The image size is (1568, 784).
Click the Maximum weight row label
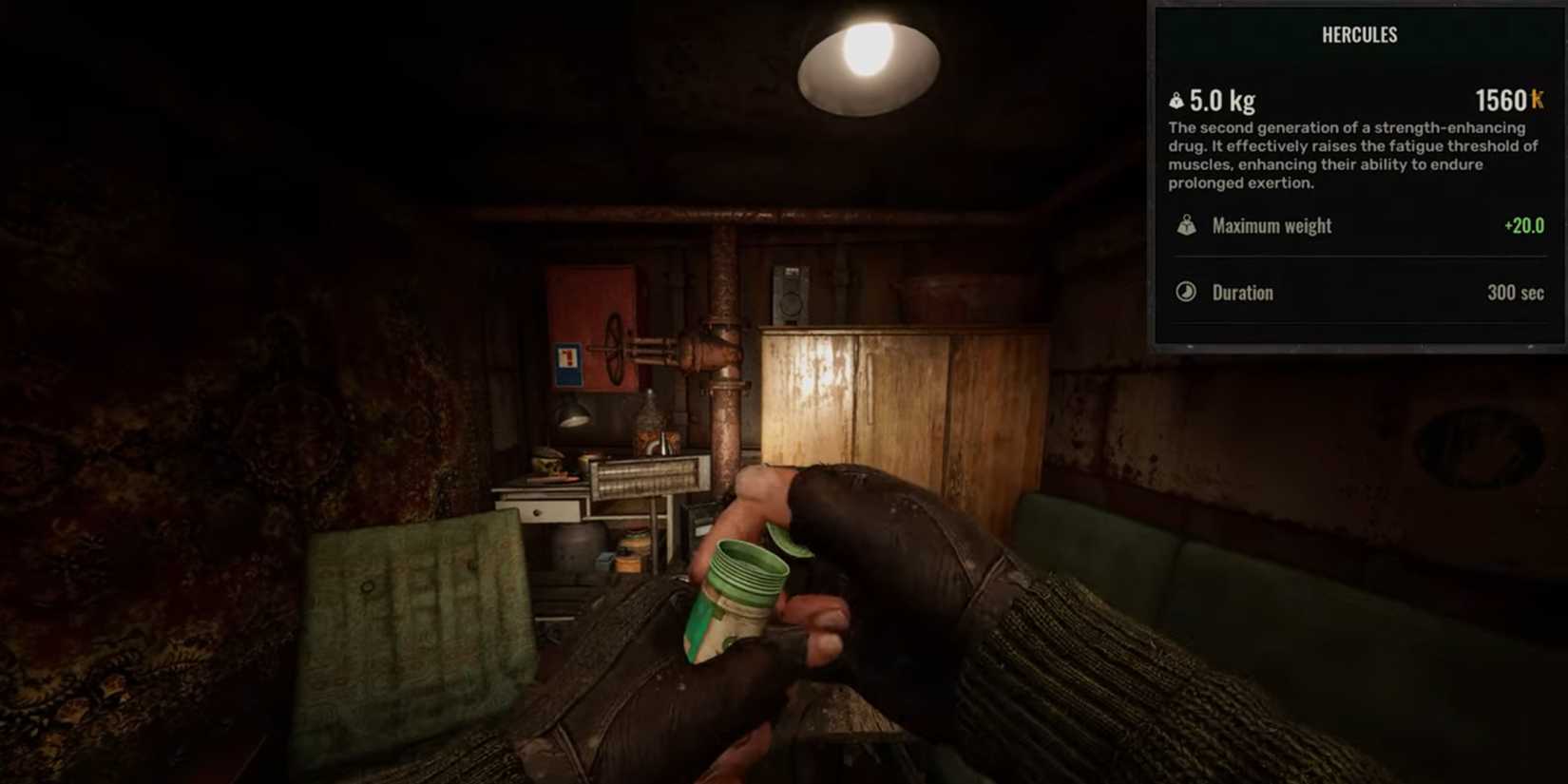pyautogui.click(x=1271, y=226)
